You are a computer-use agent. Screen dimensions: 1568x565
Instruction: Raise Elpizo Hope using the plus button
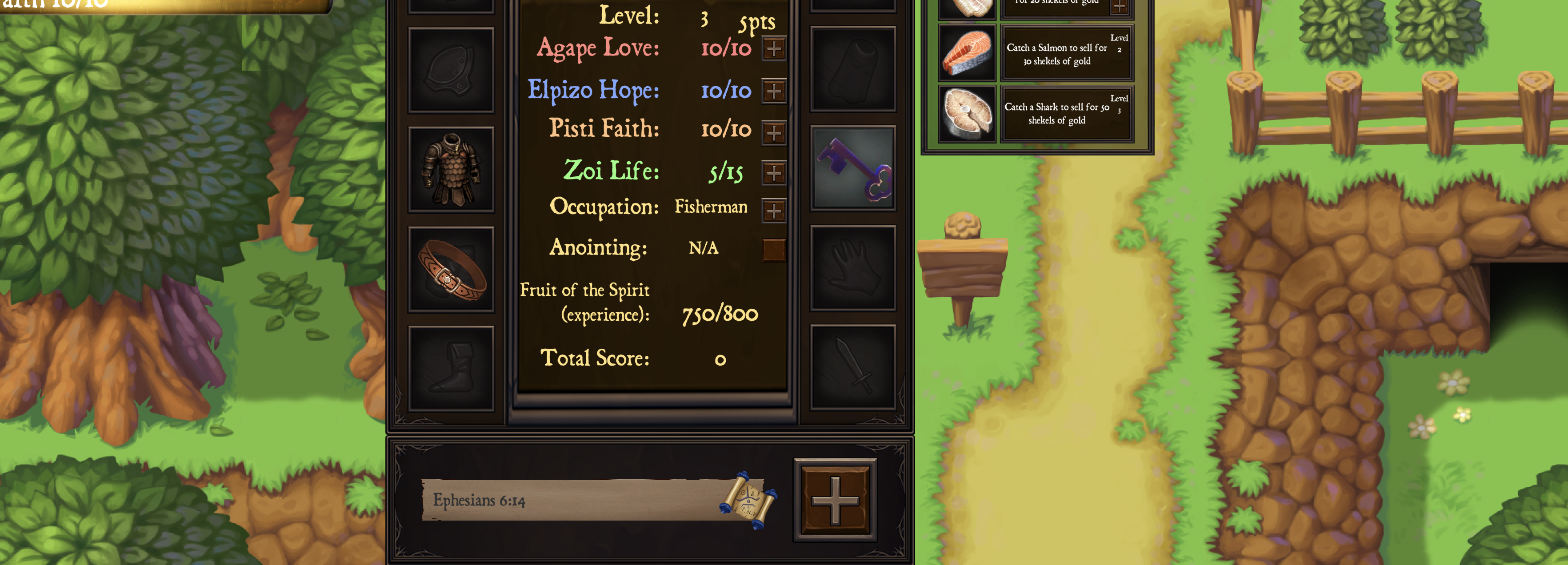point(773,89)
